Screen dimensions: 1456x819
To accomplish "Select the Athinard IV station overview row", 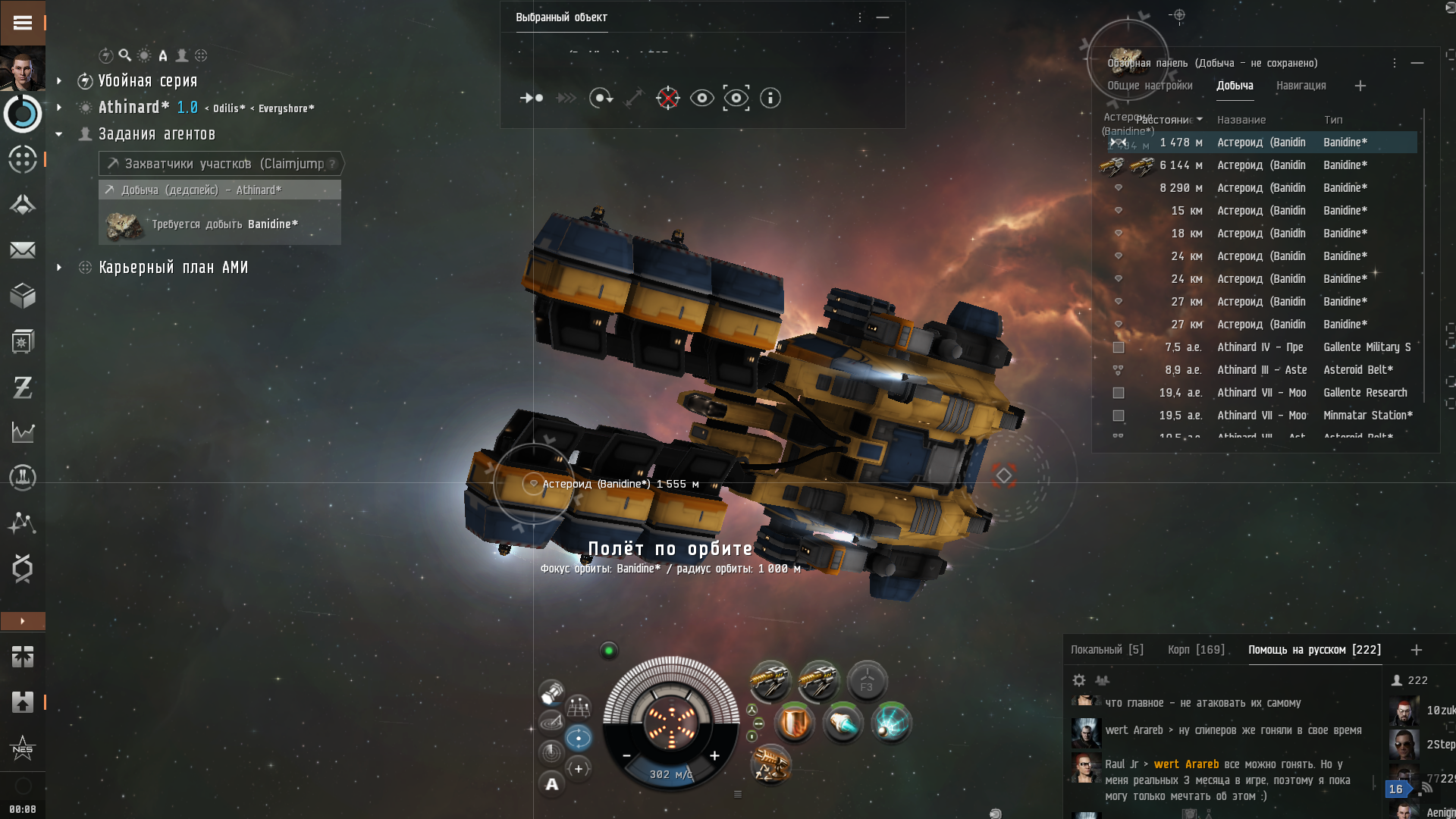I will [x=1259, y=347].
